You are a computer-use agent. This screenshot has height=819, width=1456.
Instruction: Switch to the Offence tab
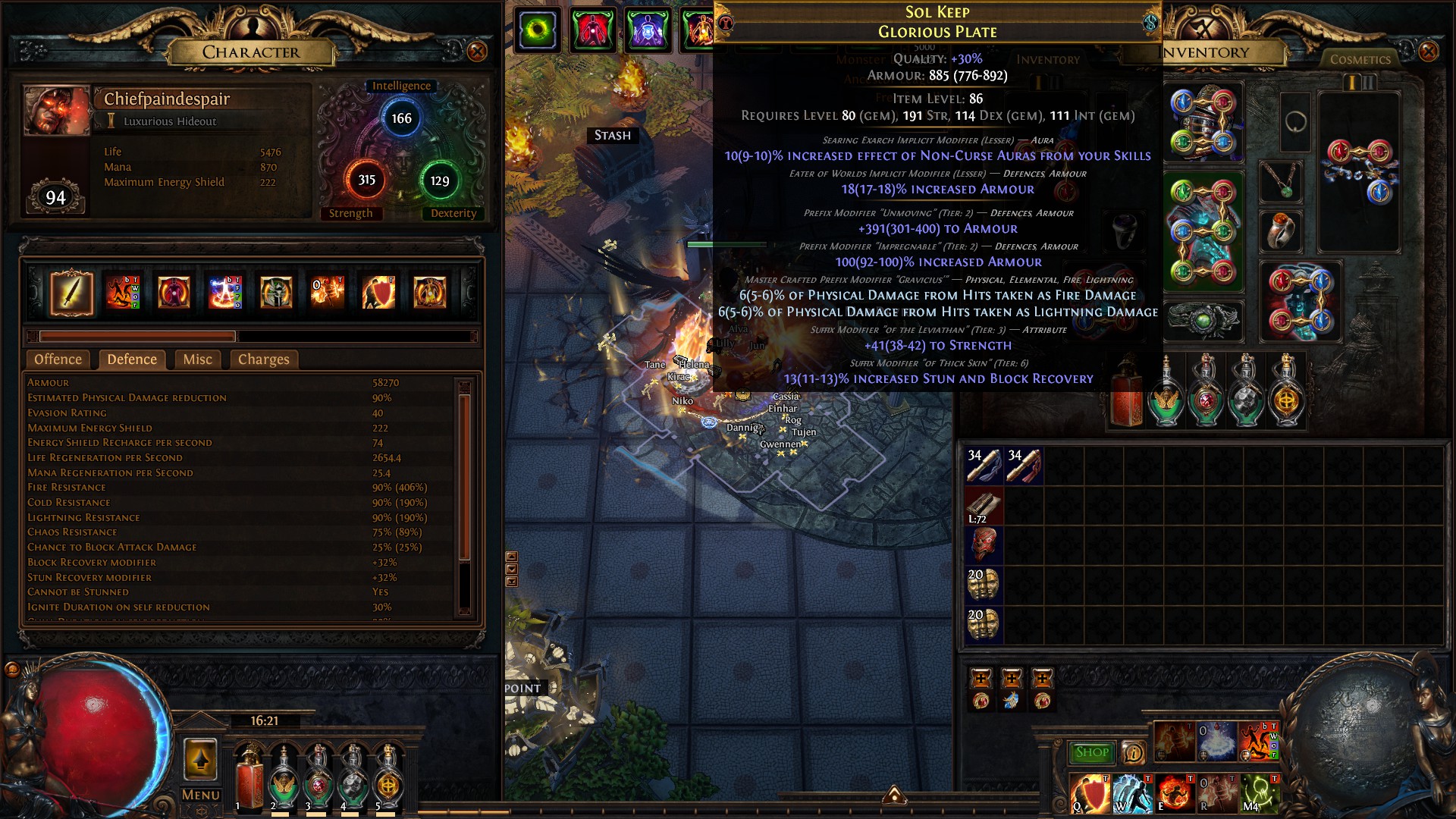click(x=58, y=359)
